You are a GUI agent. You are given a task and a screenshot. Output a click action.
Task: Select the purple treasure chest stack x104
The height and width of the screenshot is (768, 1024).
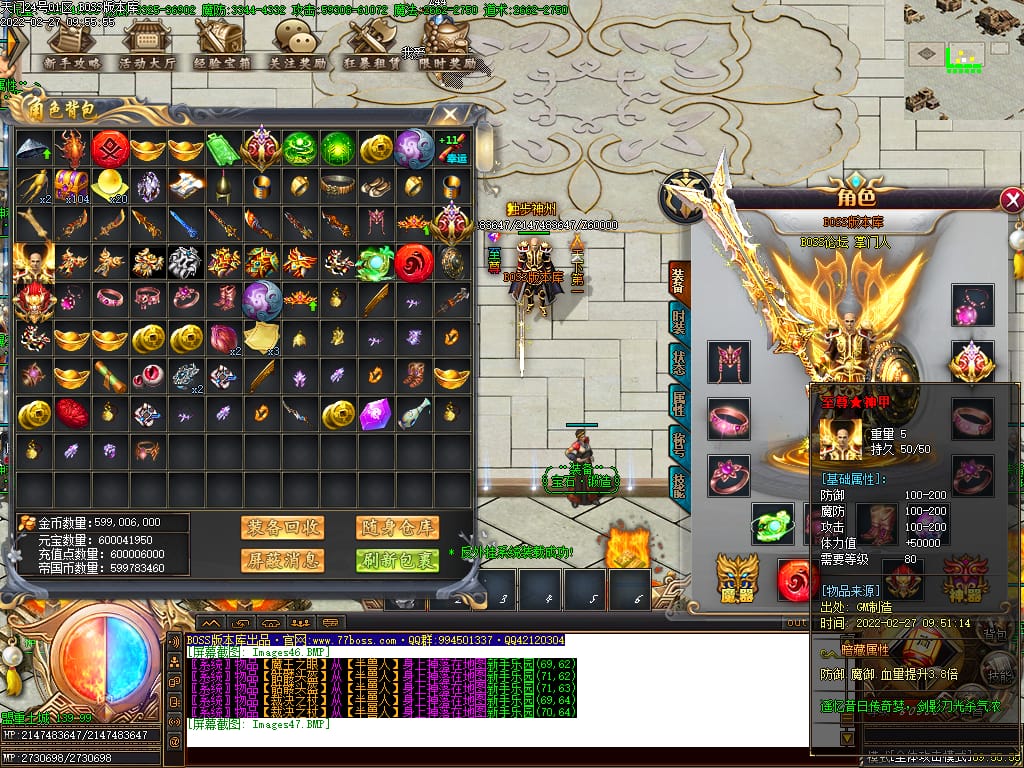coord(70,185)
